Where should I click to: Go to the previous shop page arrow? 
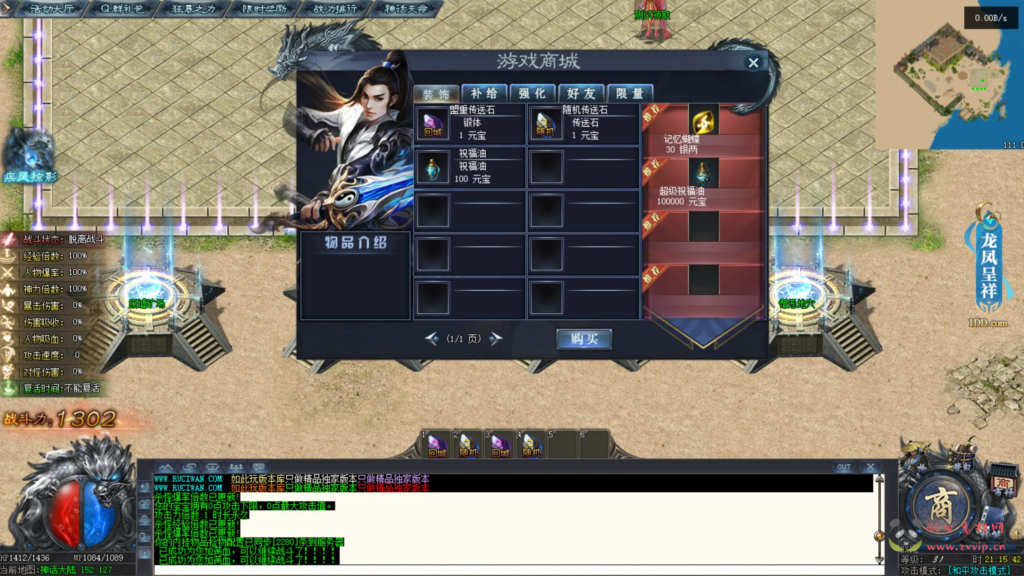432,339
